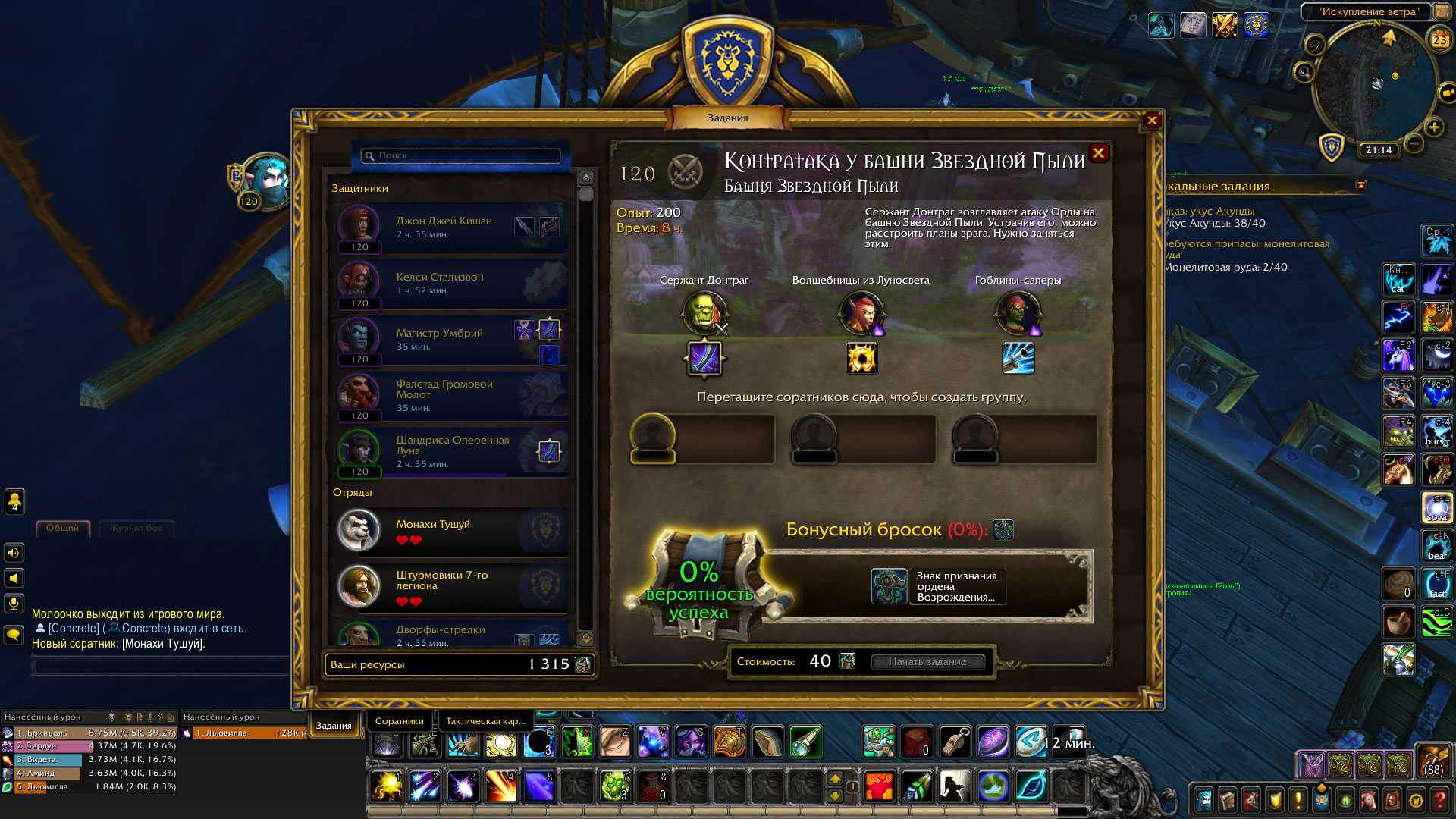The width and height of the screenshot is (1456, 819).
Task: Close the mission details panel
Action: click(x=1098, y=154)
